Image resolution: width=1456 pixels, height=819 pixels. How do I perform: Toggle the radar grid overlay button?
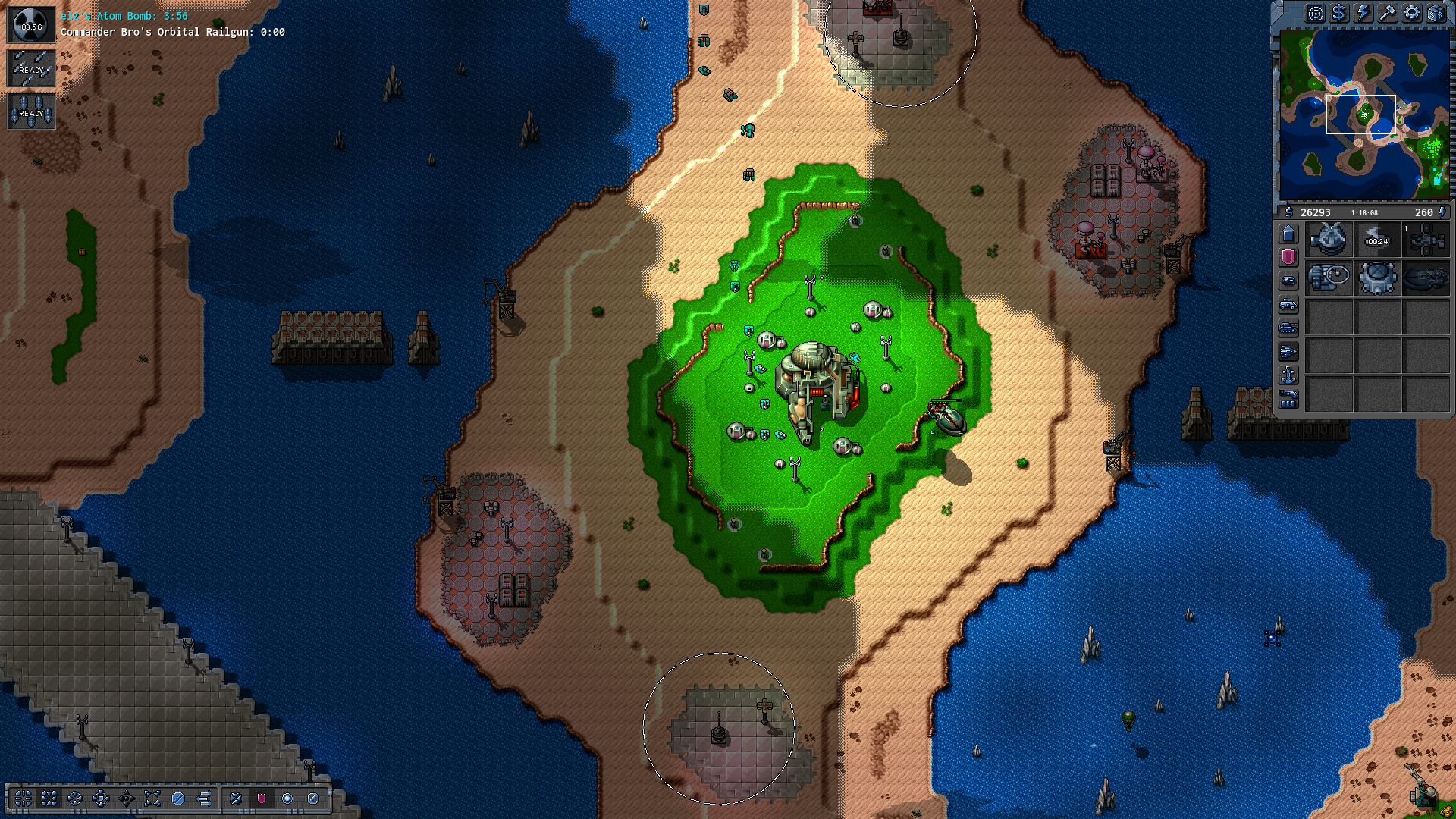1314,13
